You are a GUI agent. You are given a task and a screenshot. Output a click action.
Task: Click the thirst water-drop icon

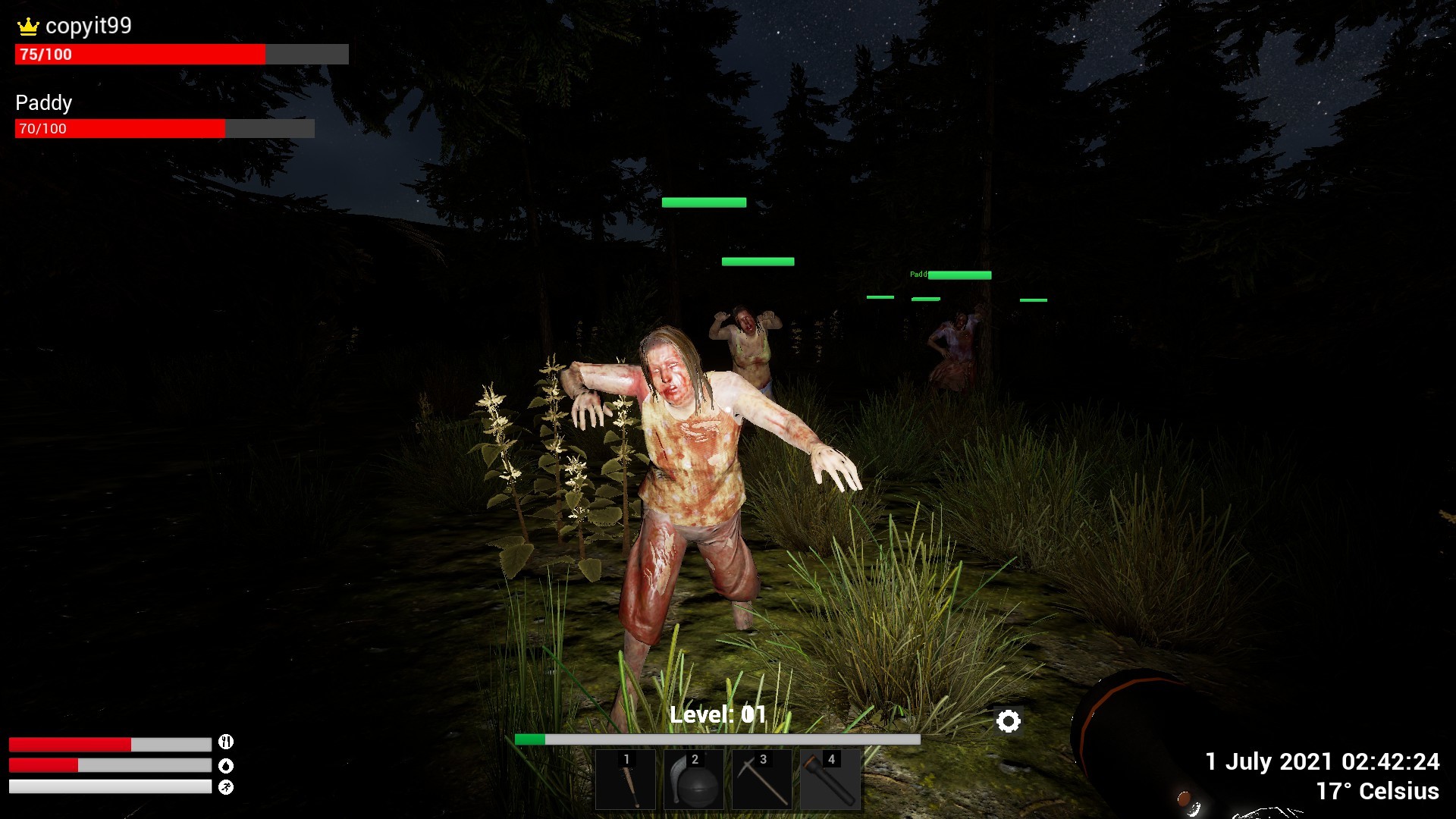(x=225, y=766)
